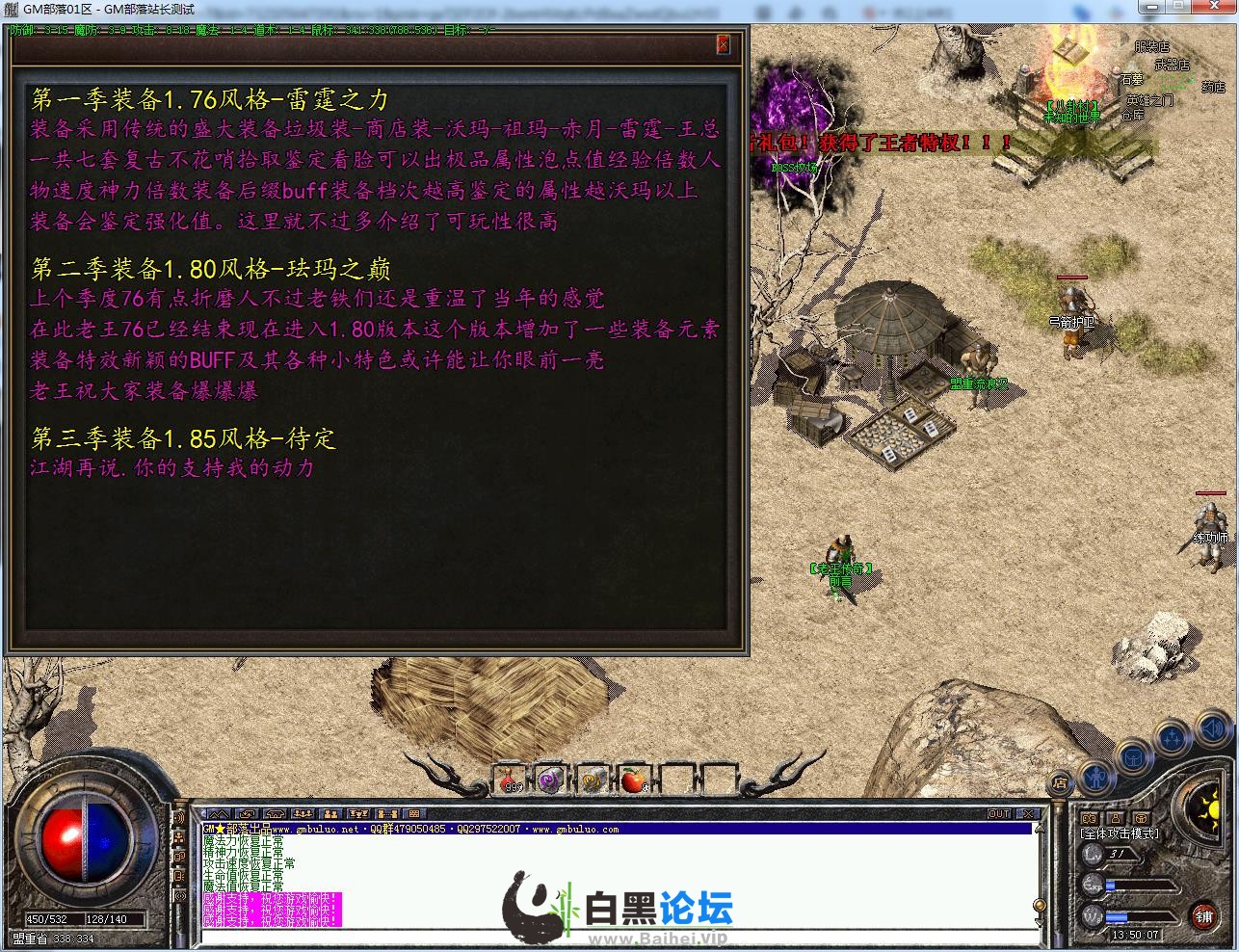This screenshot has height=952, width=1239.
Task: Select the mountain icon on chat toolbar
Action: coord(220,814)
